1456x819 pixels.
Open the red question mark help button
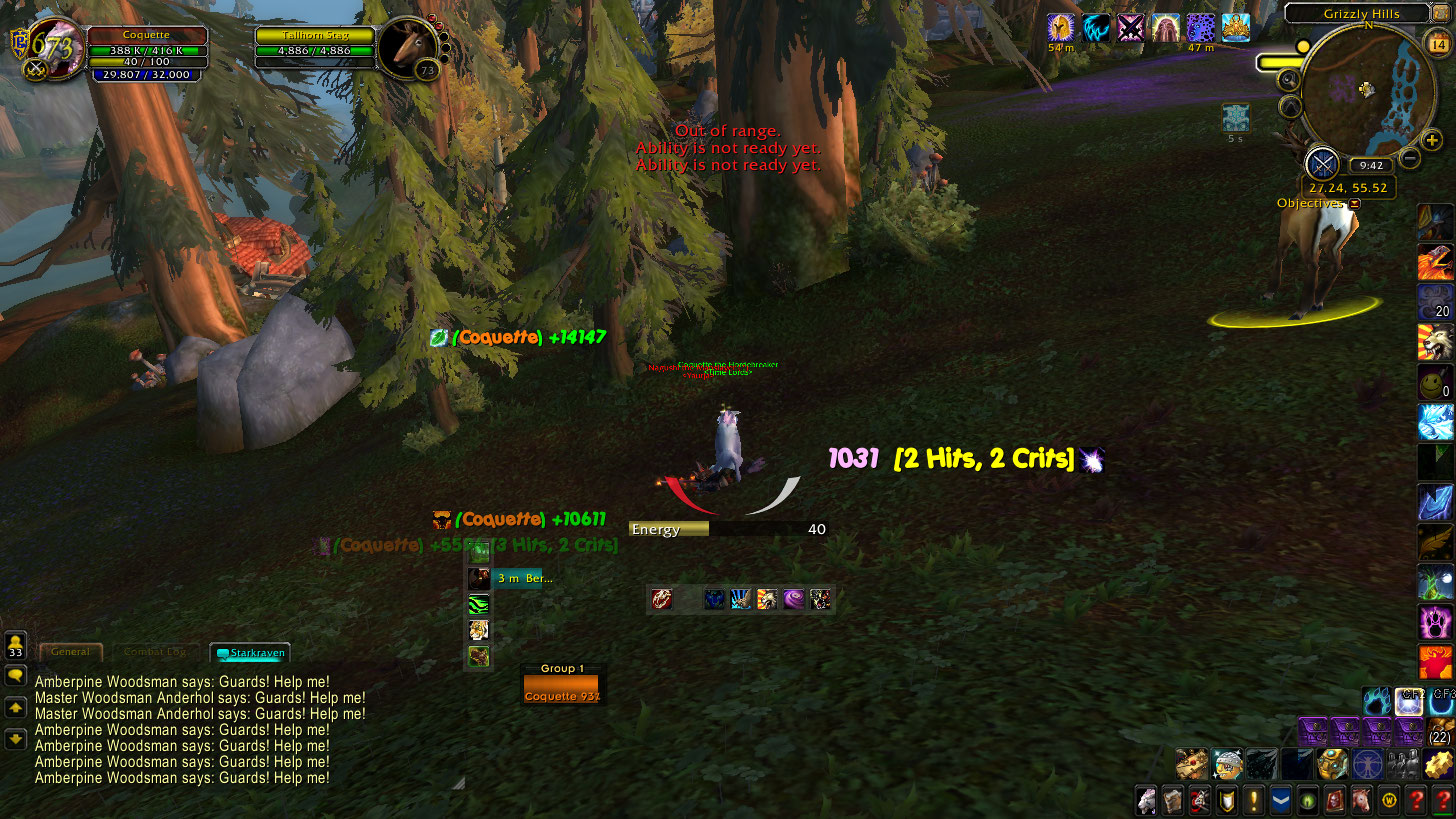[x=1415, y=800]
